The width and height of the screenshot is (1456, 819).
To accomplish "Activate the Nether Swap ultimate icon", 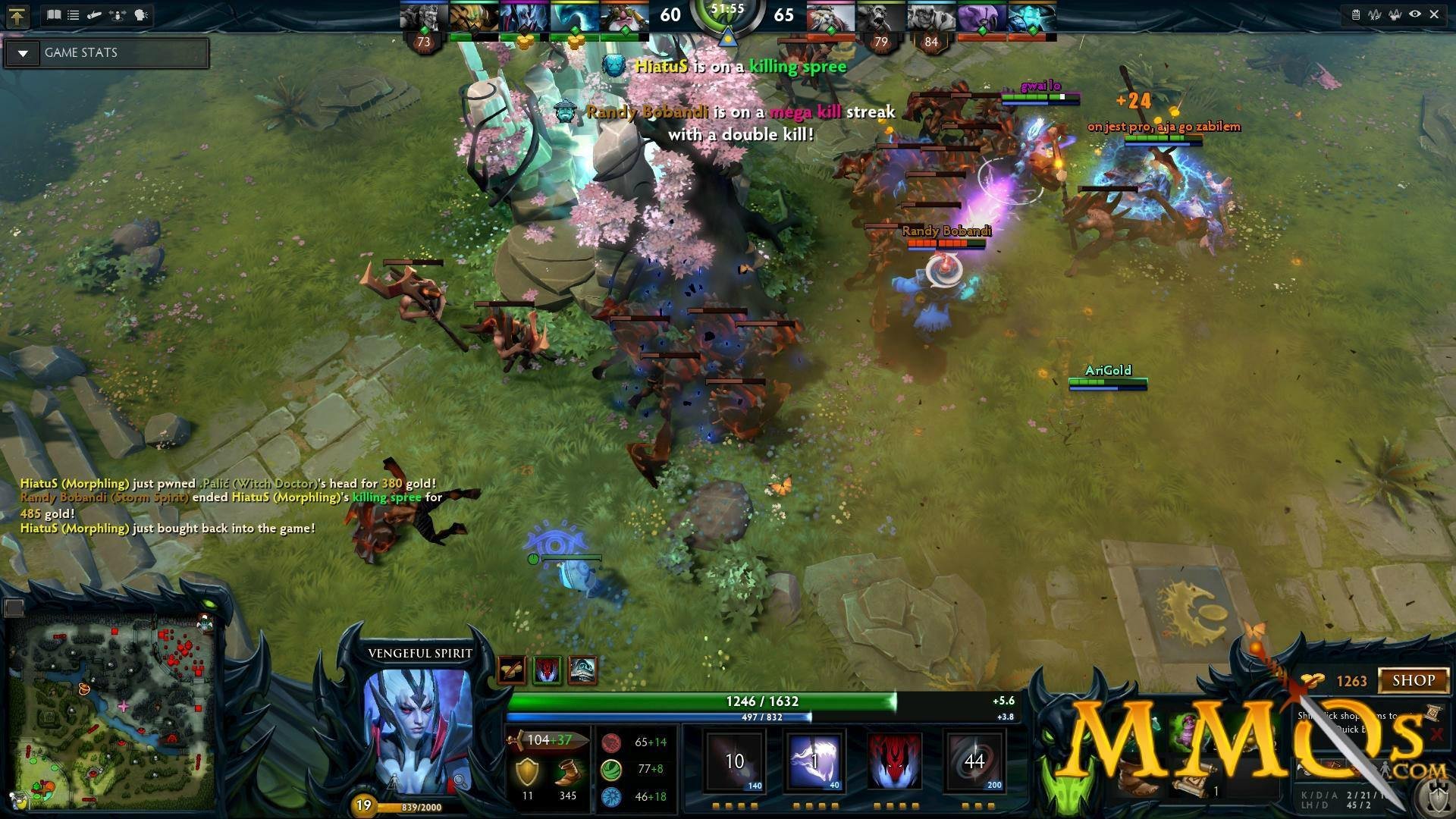I will point(974,761).
